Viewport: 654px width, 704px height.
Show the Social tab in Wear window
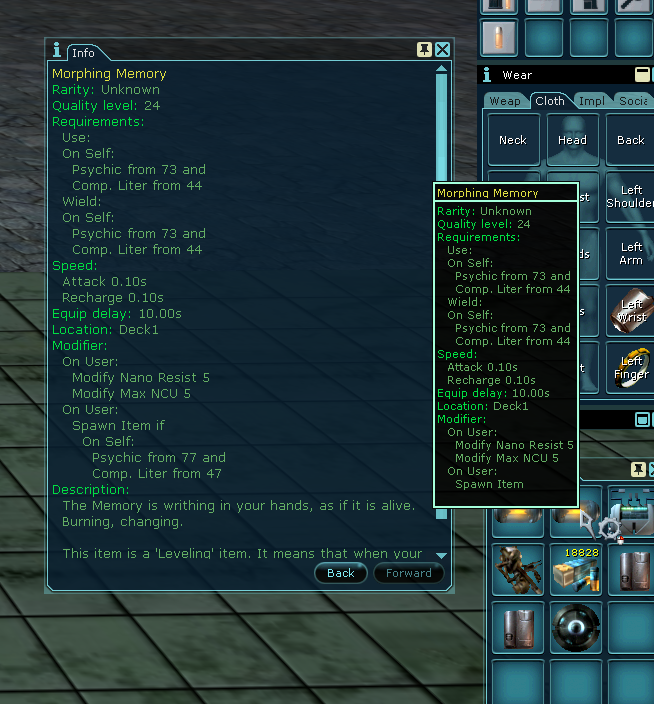coord(633,100)
